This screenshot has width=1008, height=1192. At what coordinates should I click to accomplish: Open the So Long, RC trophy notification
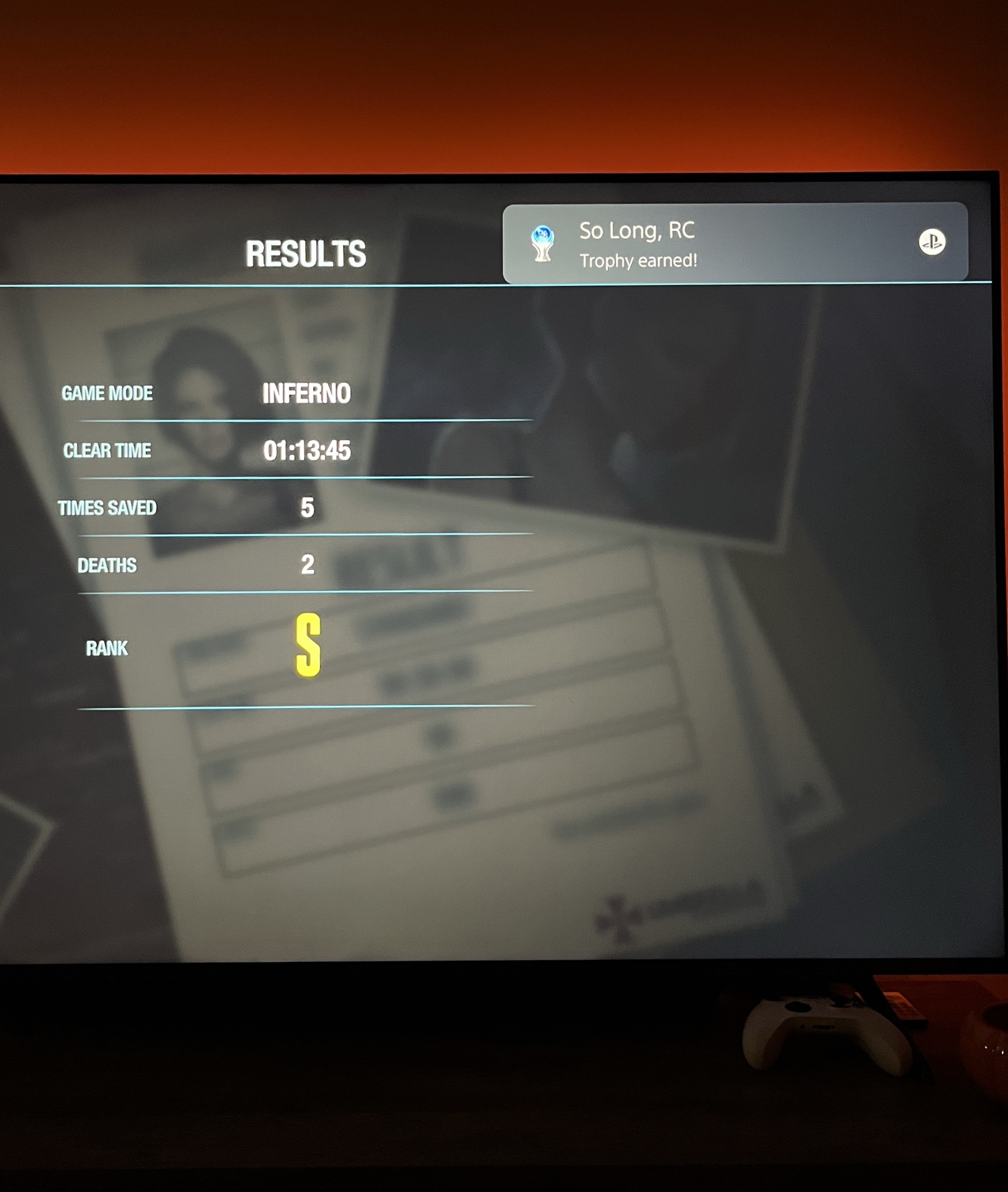[734, 243]
